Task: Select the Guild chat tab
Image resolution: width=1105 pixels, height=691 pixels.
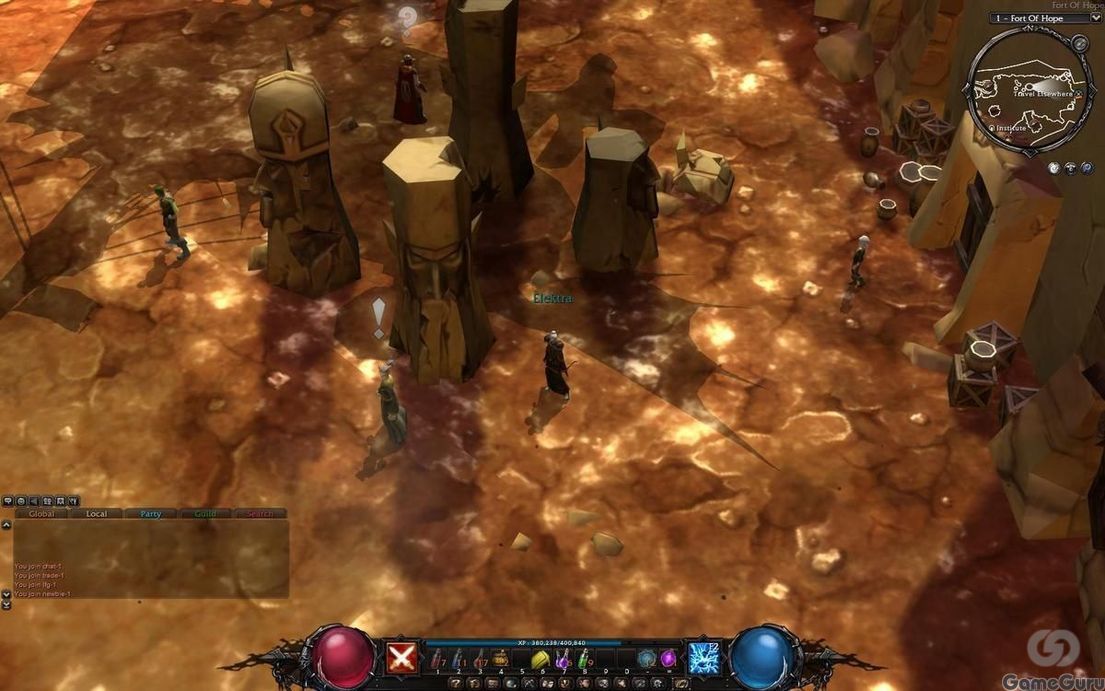Action: (x=205, y=514)
